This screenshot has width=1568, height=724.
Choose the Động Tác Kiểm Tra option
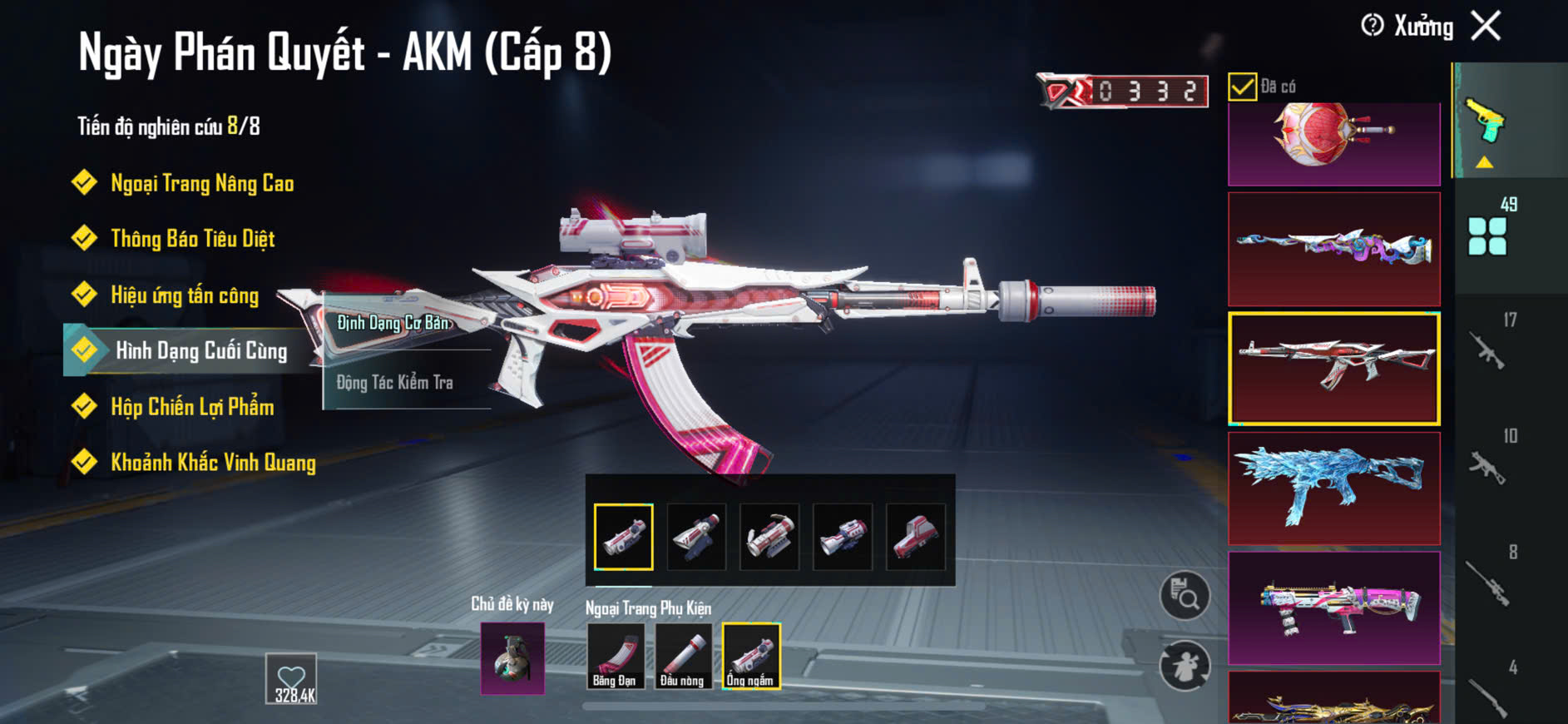click(x=395, y=383)
